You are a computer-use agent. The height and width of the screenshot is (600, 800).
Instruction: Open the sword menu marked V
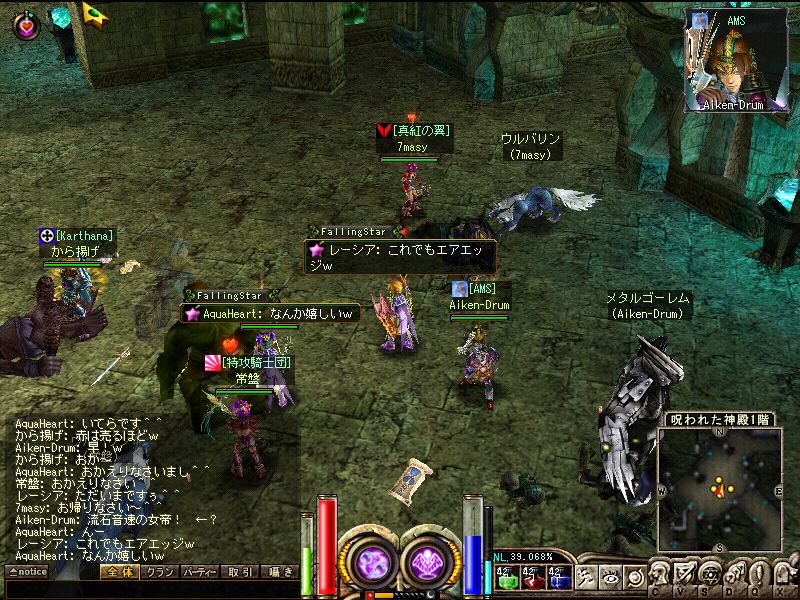[x=685, y=576]
